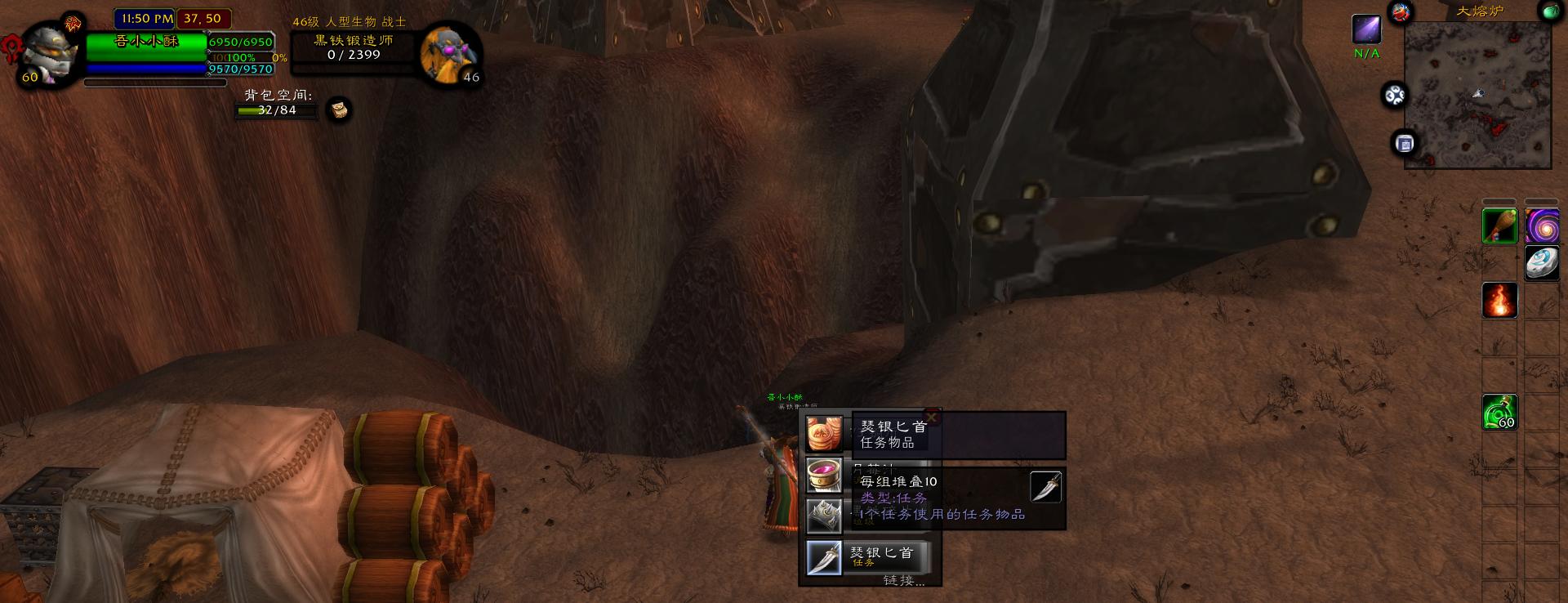Close the loot window
The image size is (1568, 603).
931,418
